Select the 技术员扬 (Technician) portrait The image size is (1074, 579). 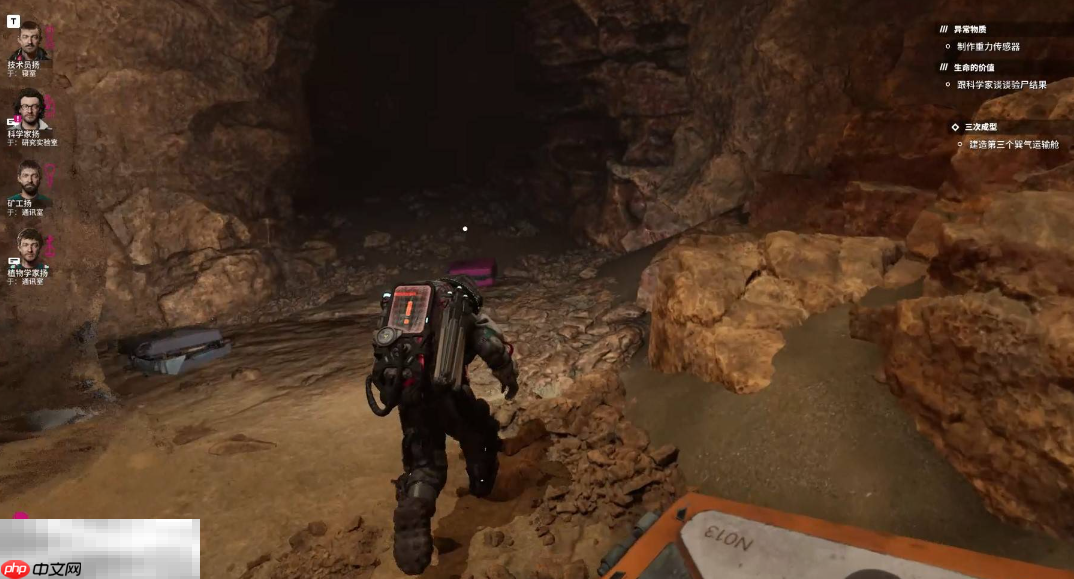click(29, 40)
